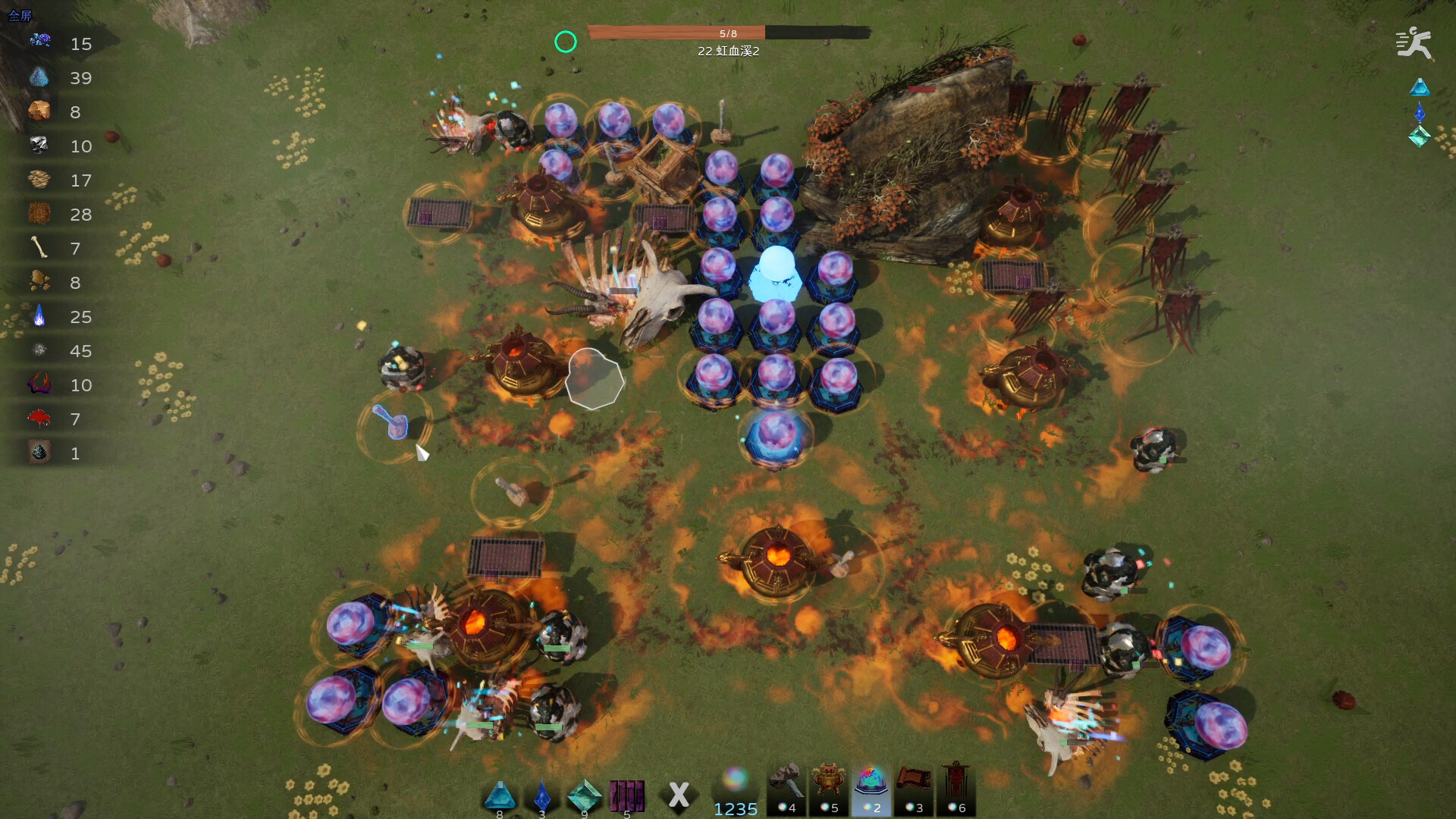The image size is (1456, 819).
Task: Select the purple planks item in the bottom hotbar
Action: pos(626,795)
